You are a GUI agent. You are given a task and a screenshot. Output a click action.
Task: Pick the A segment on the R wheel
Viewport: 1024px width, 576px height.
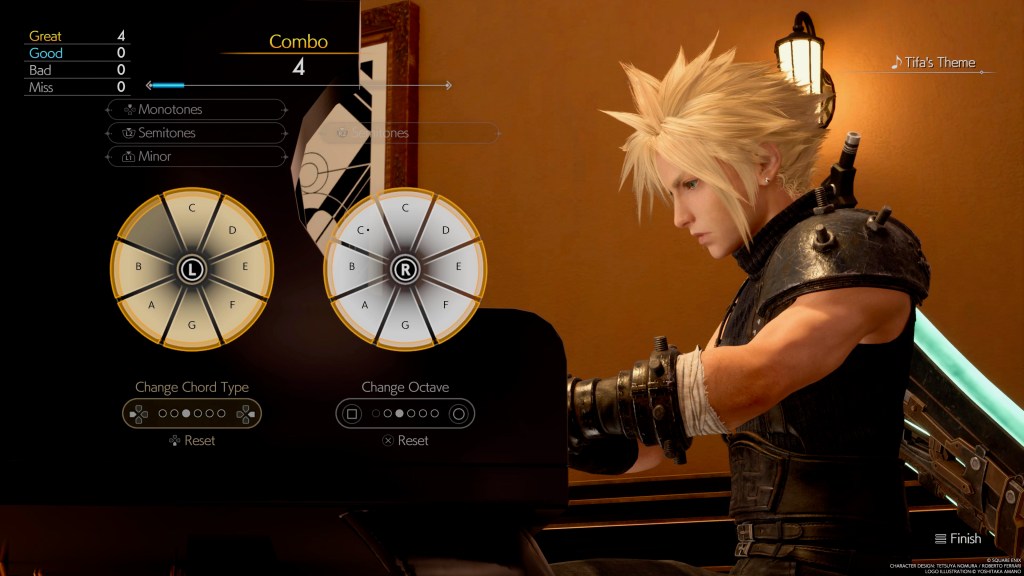[x=366, y=306]
